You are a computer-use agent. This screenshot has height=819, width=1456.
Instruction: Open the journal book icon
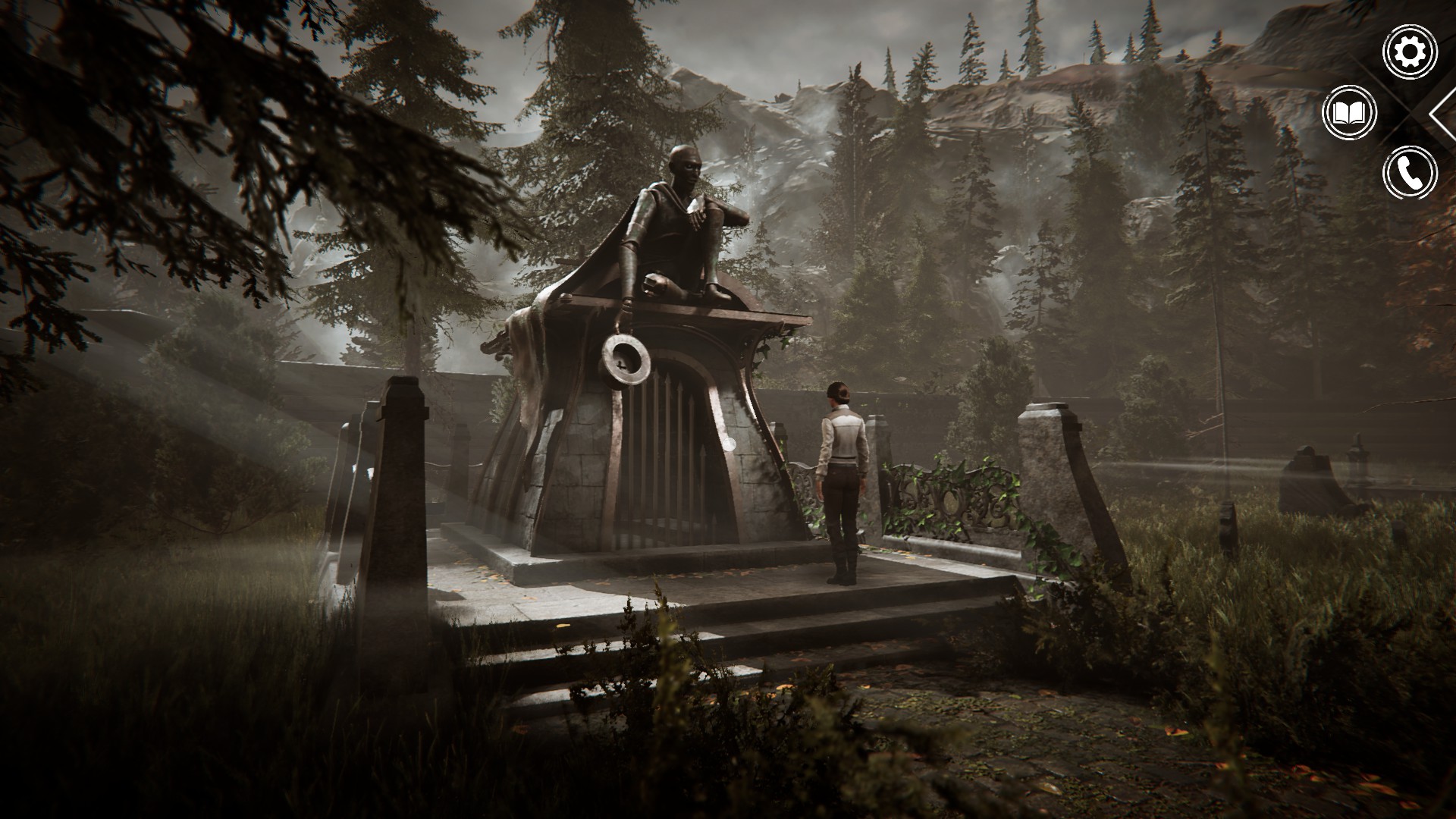pos(1350,114)
